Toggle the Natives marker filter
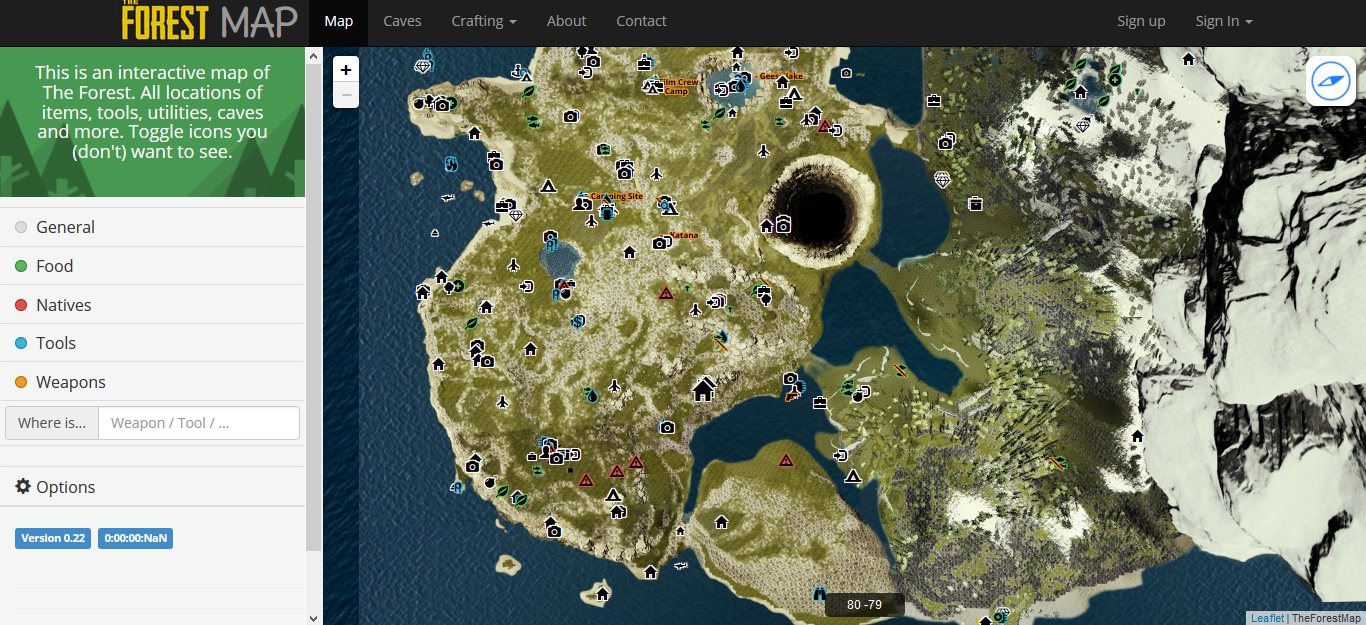 (x=63, y=305)
